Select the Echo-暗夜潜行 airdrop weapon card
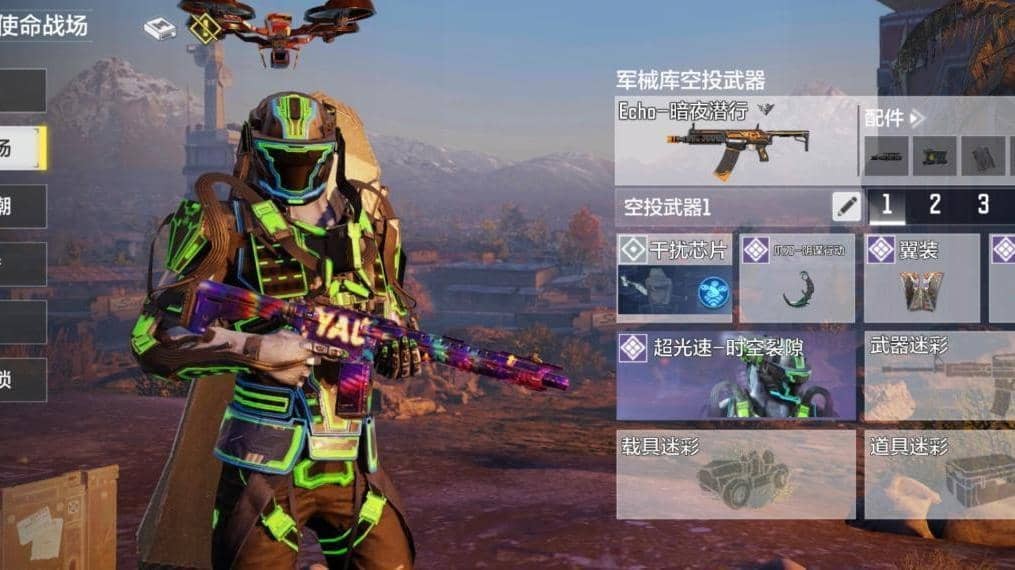Viewport: 1015px width, 570px height. pos(735,140)
